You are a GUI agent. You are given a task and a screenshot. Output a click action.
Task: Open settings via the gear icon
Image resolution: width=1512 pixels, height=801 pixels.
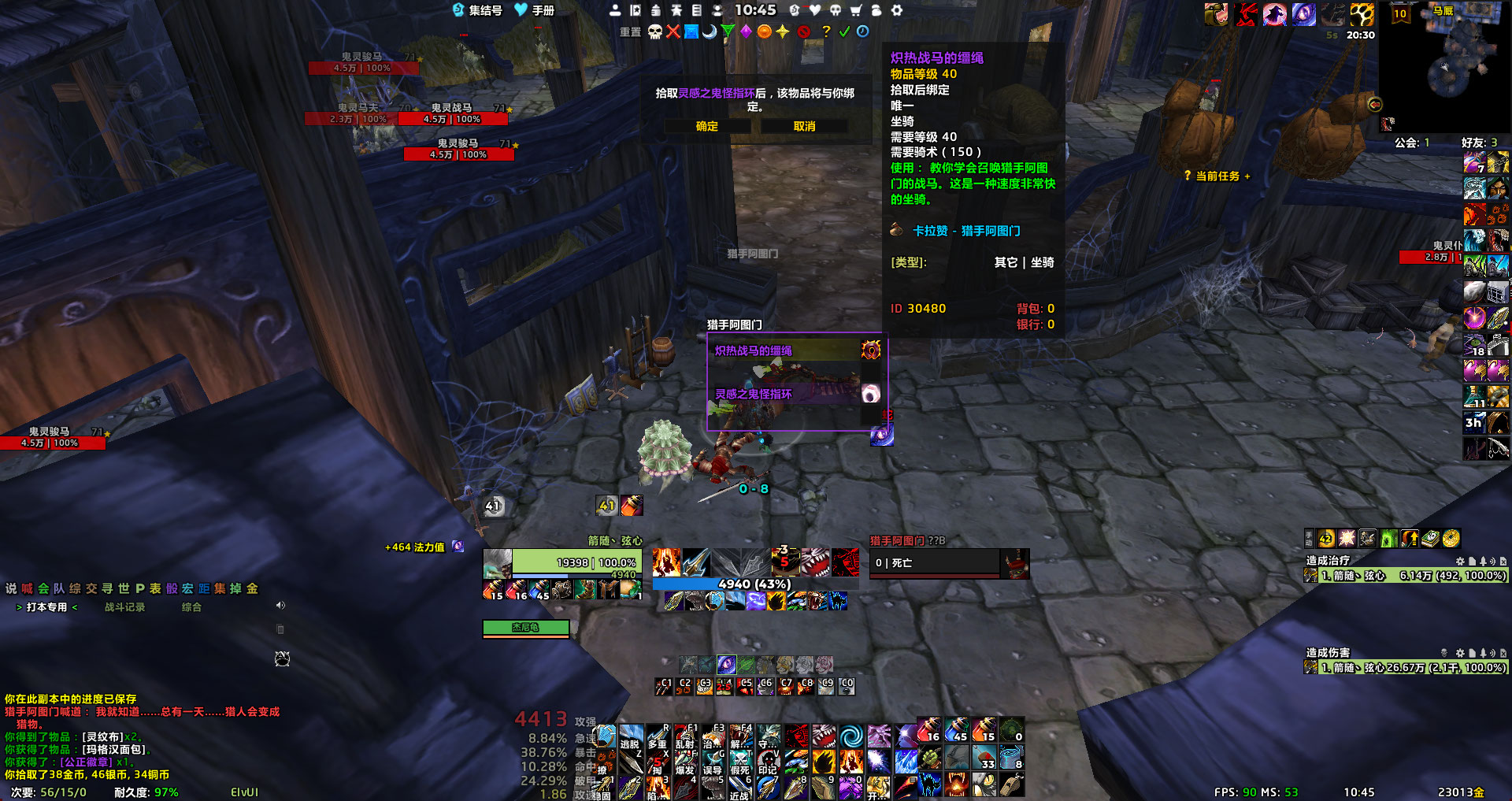896,10
